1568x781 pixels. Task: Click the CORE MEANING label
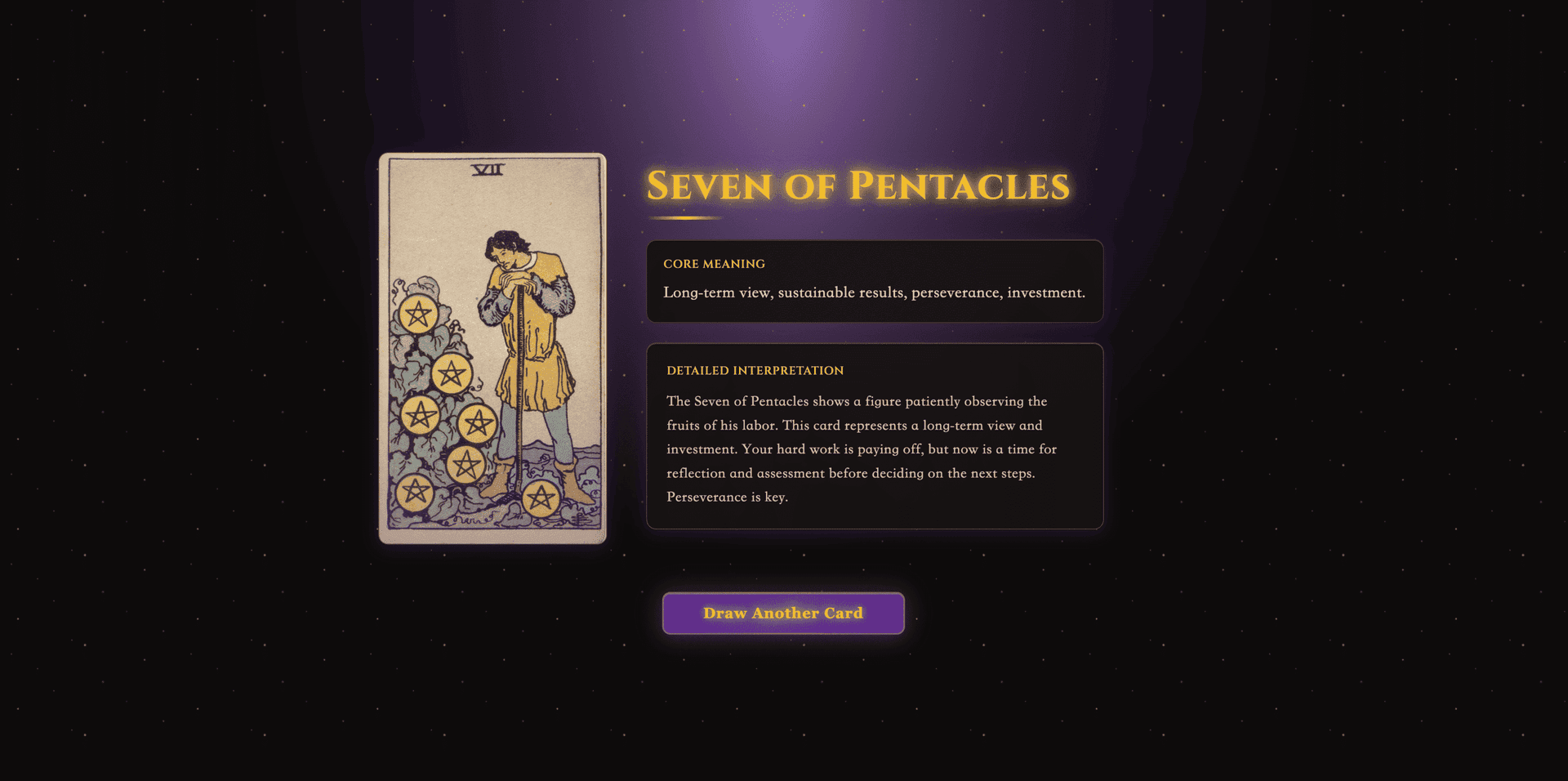(x=714, y=264)
